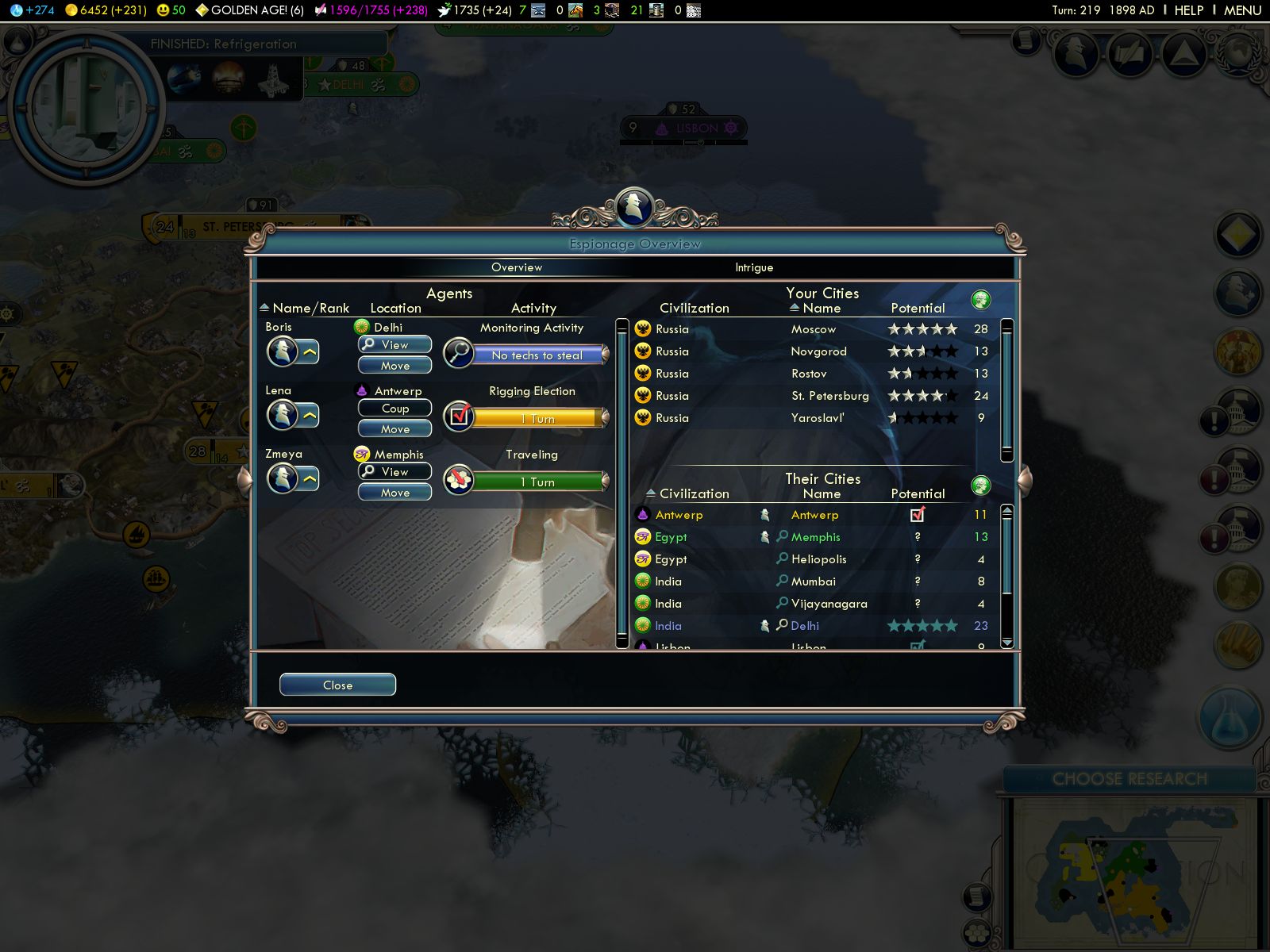Image resolution: width=1270 pixels, height=952 pixels.
Task: Select the Moscow row in Your Cities
Action: 814,329
